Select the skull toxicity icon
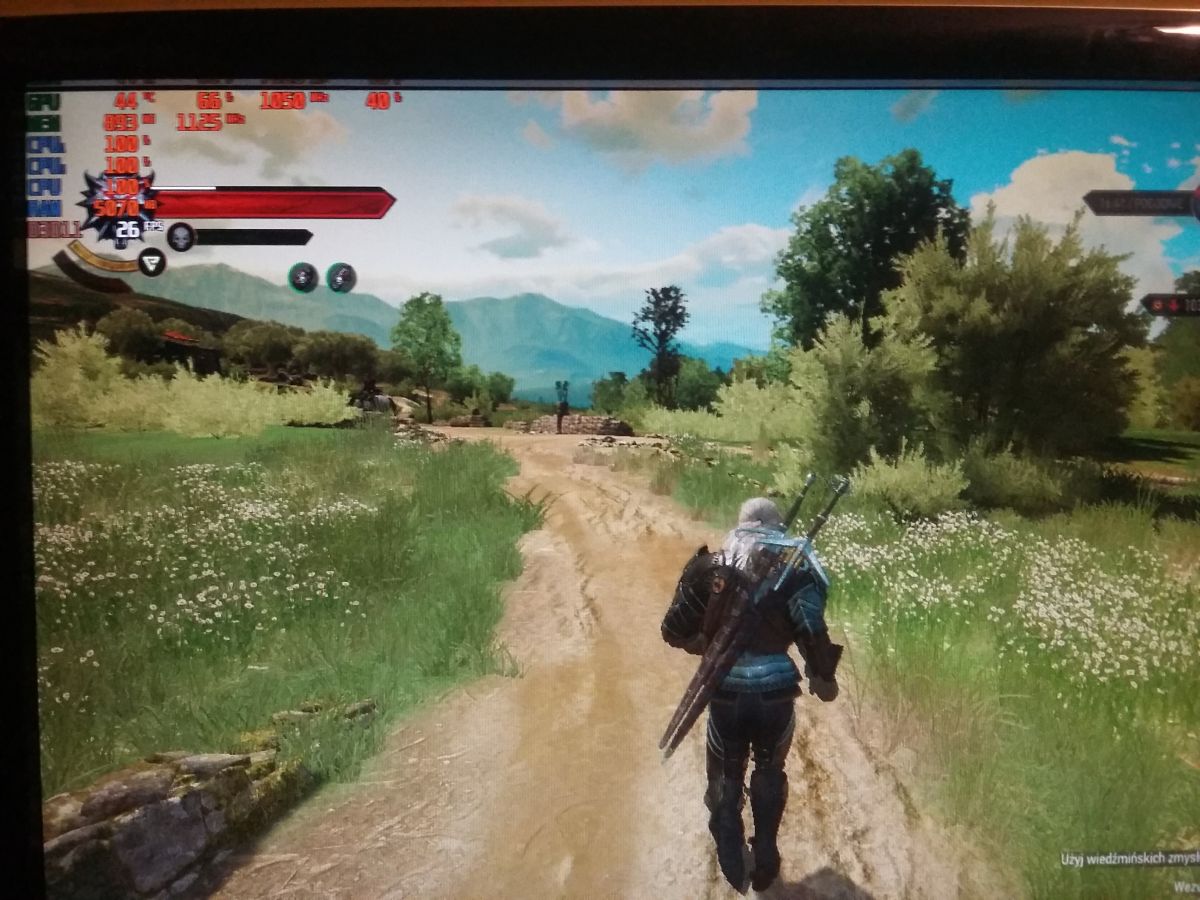This screenshot has height=900, width=1200. (180, 237)
